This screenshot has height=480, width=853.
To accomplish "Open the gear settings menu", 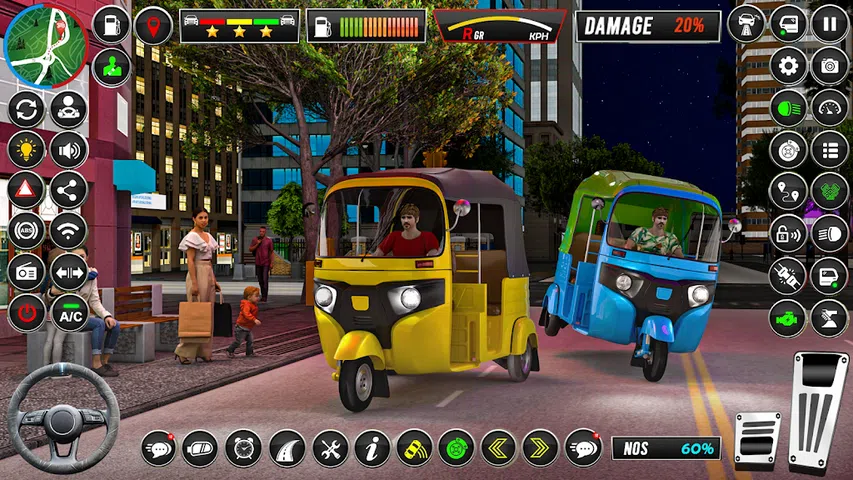I will click(788, 66).
